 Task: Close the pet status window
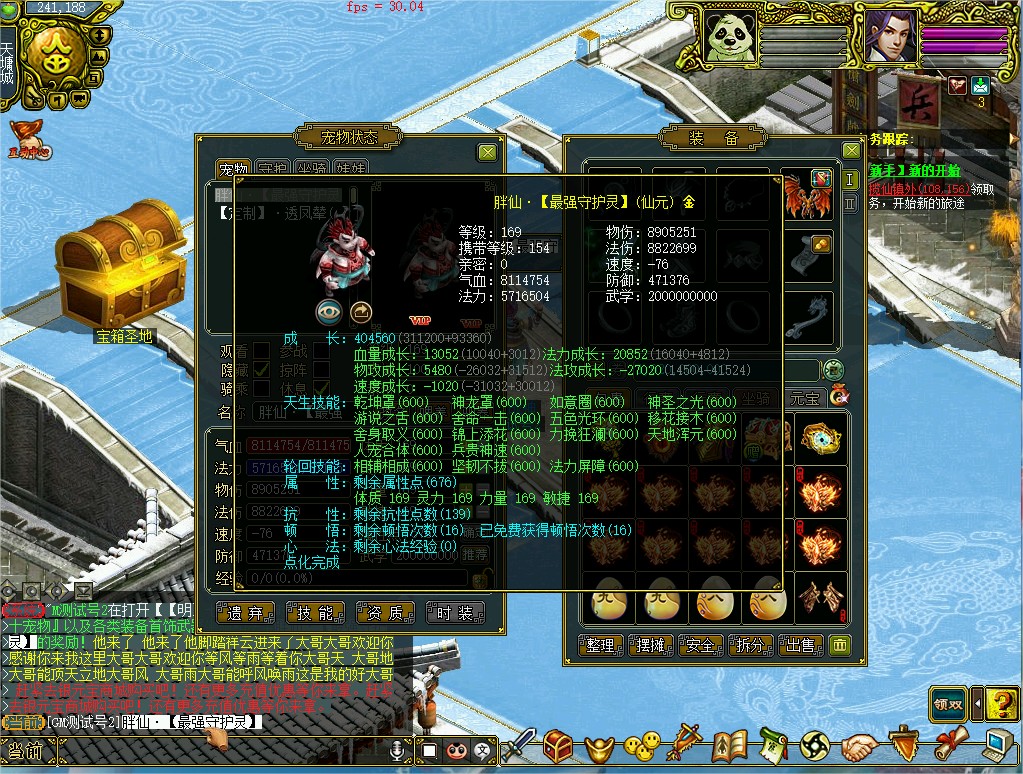tap(487, 152)
